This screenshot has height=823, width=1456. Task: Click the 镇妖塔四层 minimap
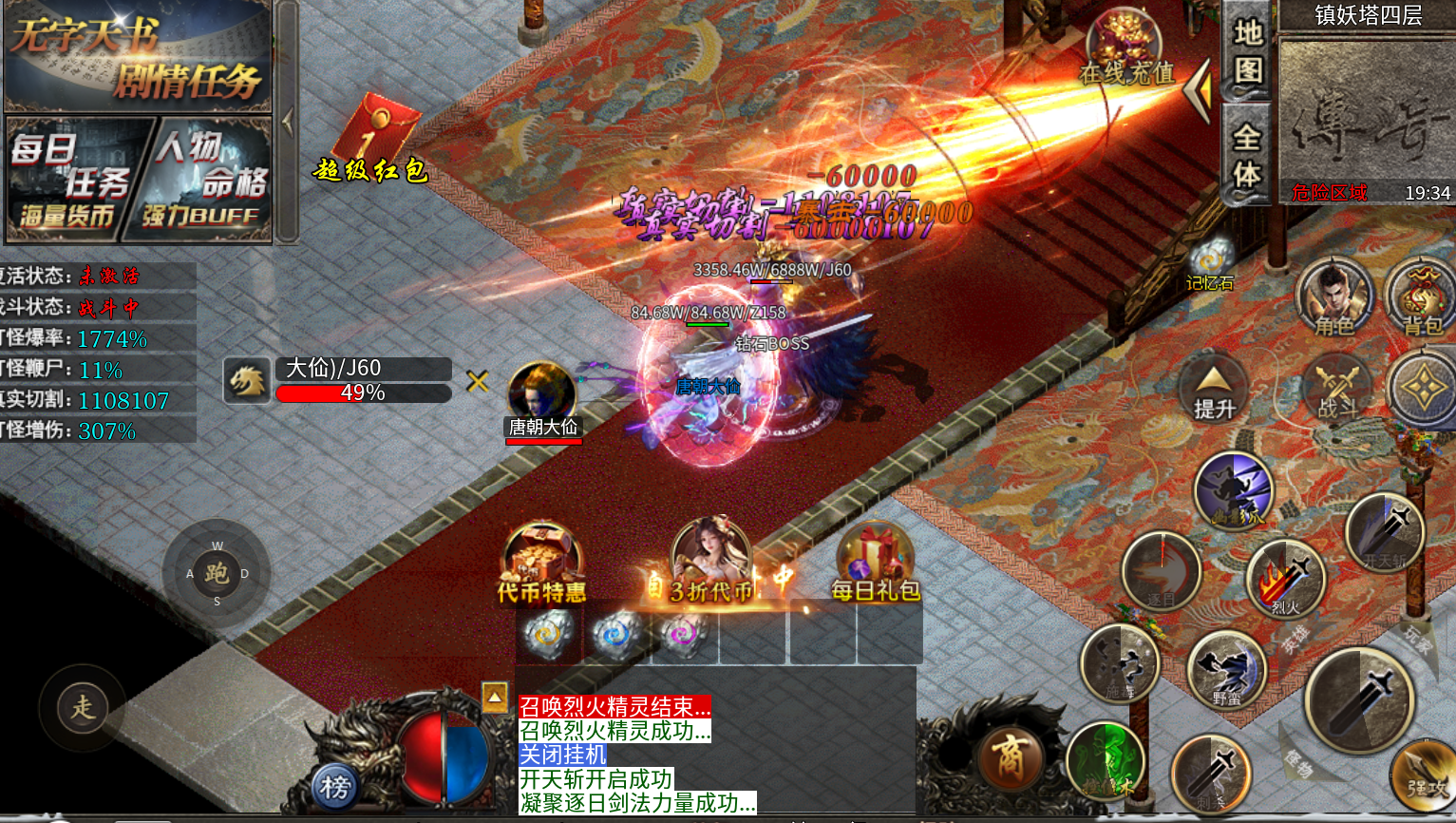point(1366,109)
